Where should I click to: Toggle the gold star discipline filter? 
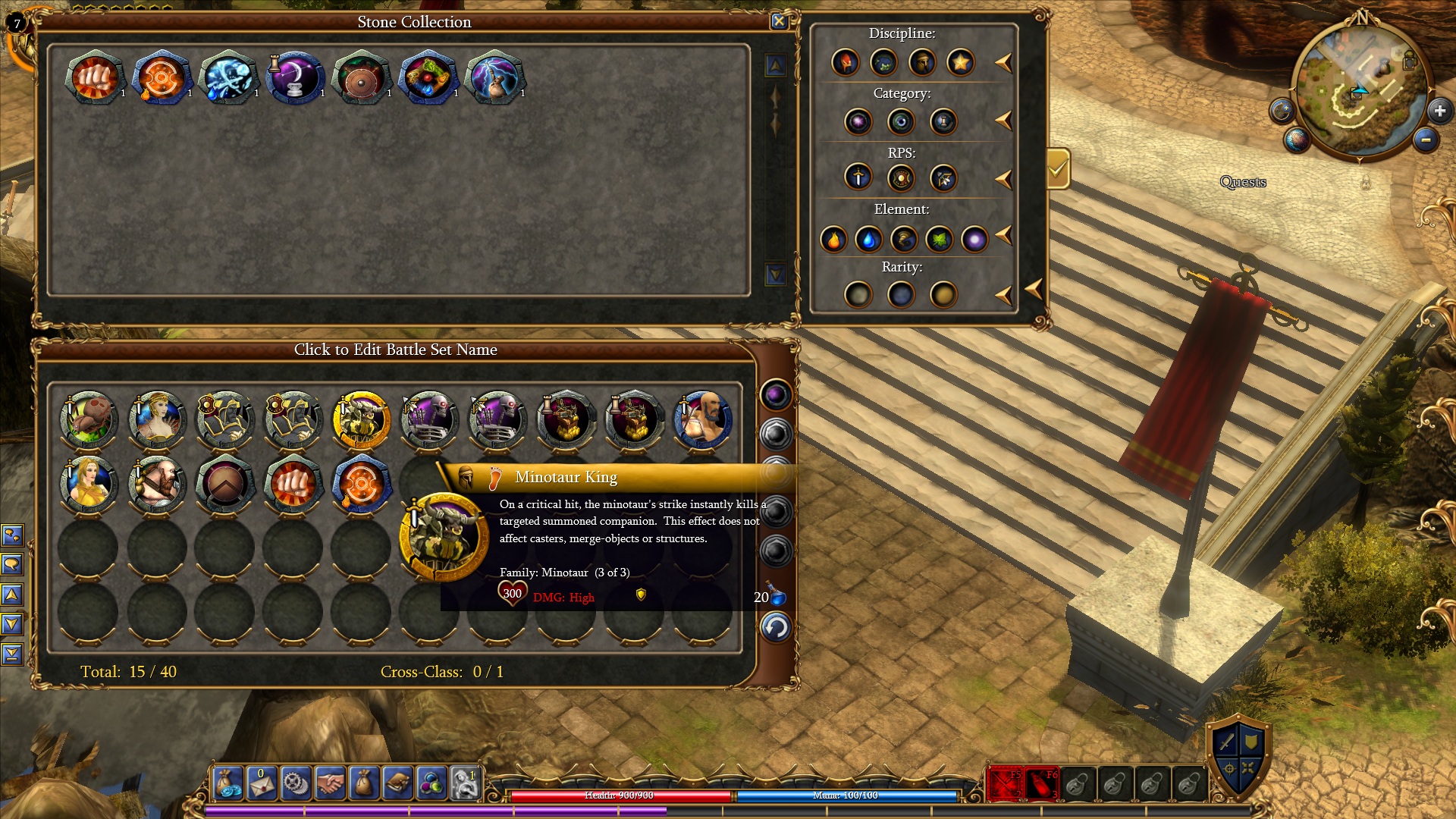point(960,62)
